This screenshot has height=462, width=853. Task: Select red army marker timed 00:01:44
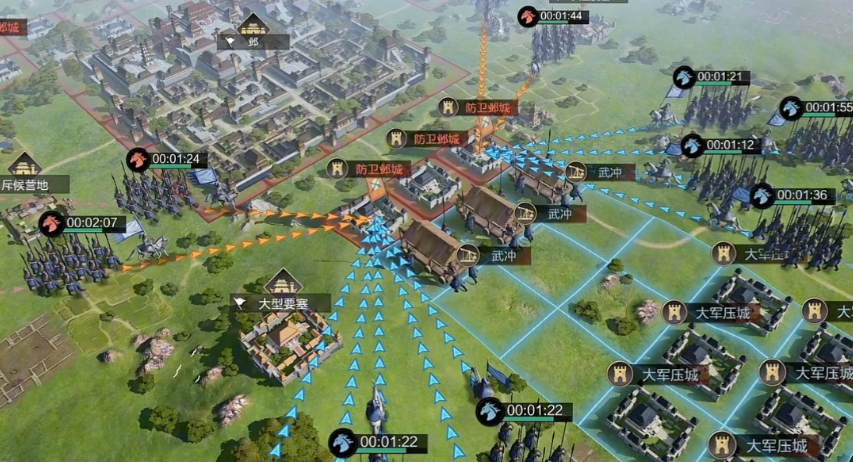(x=528, y=16)
